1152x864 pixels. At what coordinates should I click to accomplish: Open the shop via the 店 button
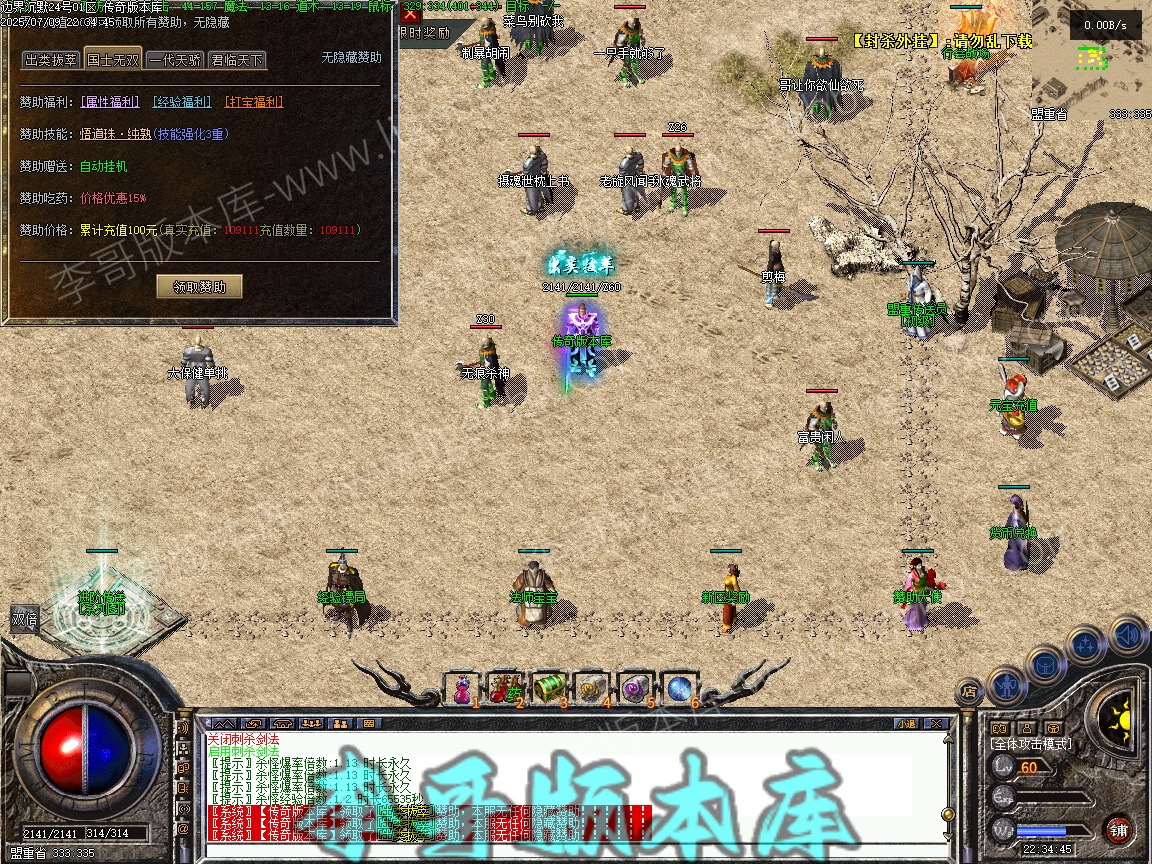point(968,690)
